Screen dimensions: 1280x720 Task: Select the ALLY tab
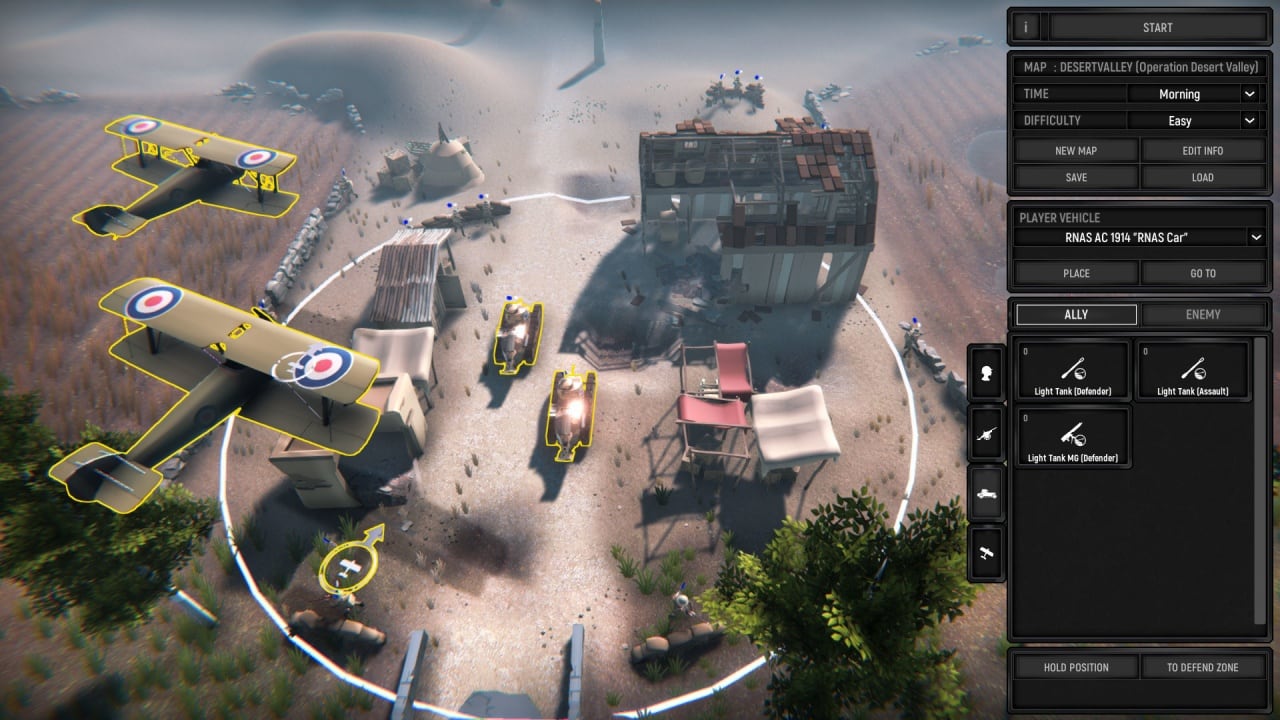pos(1076,314)
